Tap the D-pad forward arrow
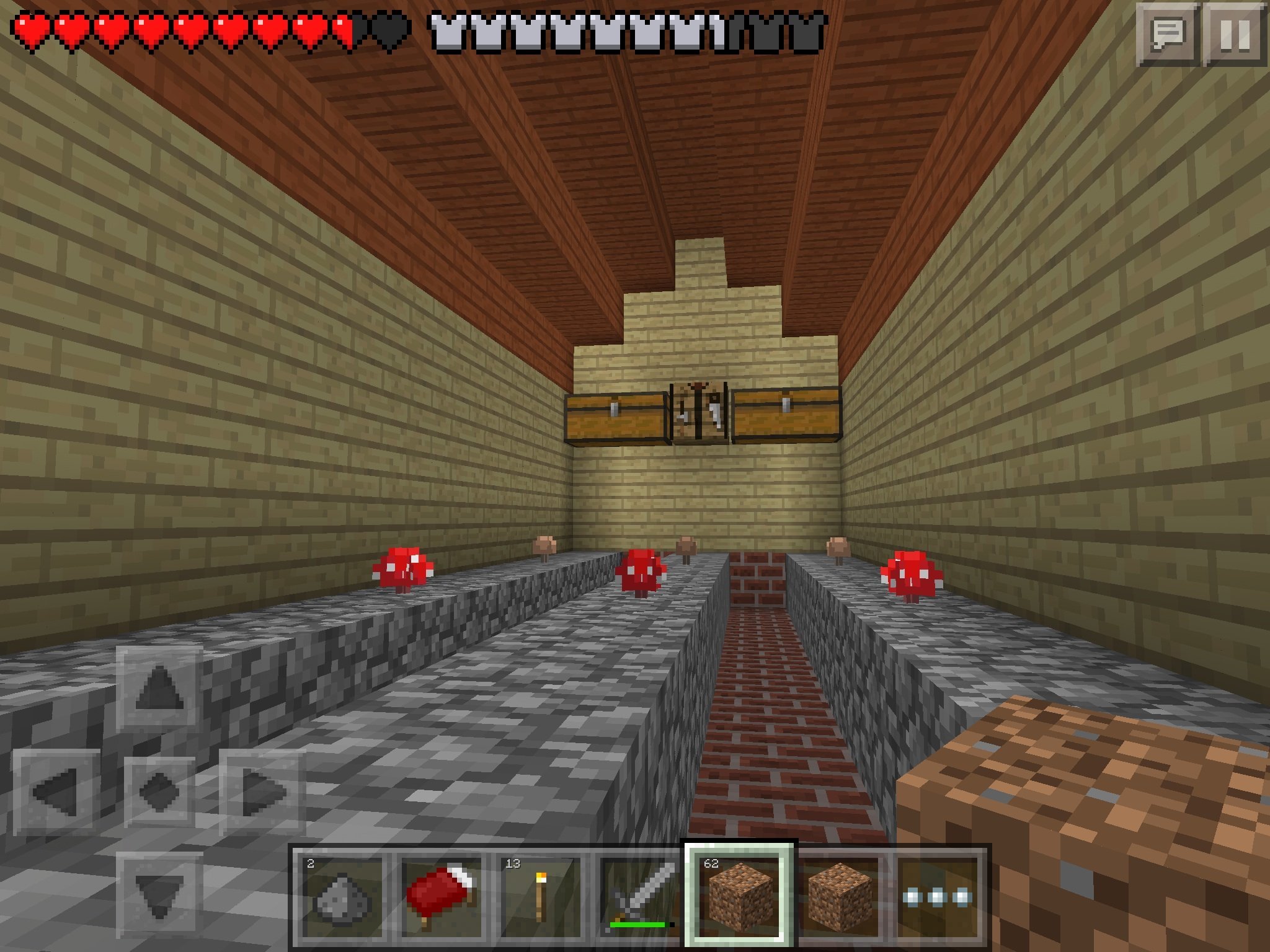 coord(159,689)
